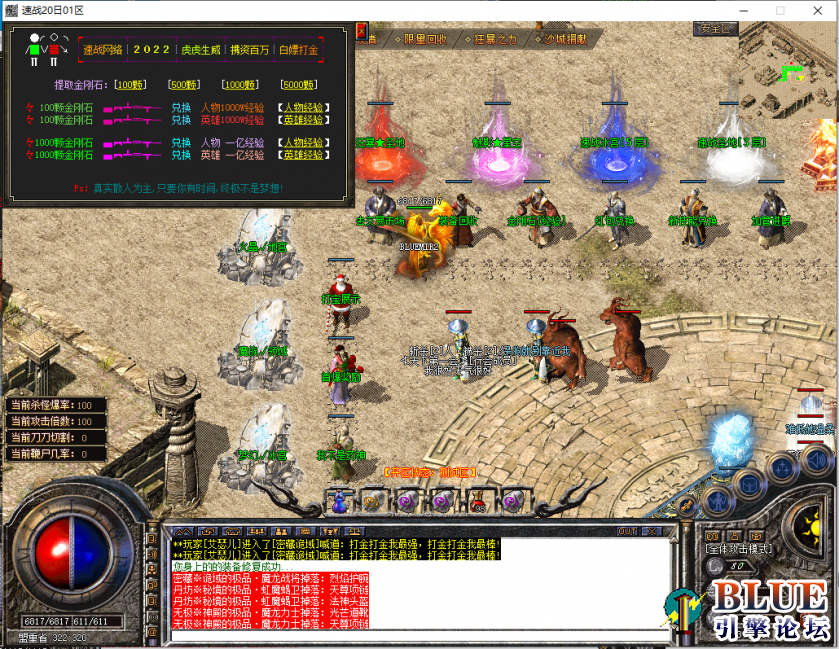Open the character figure round button
Screen dimensions: 839x649
tap(719, 501)
